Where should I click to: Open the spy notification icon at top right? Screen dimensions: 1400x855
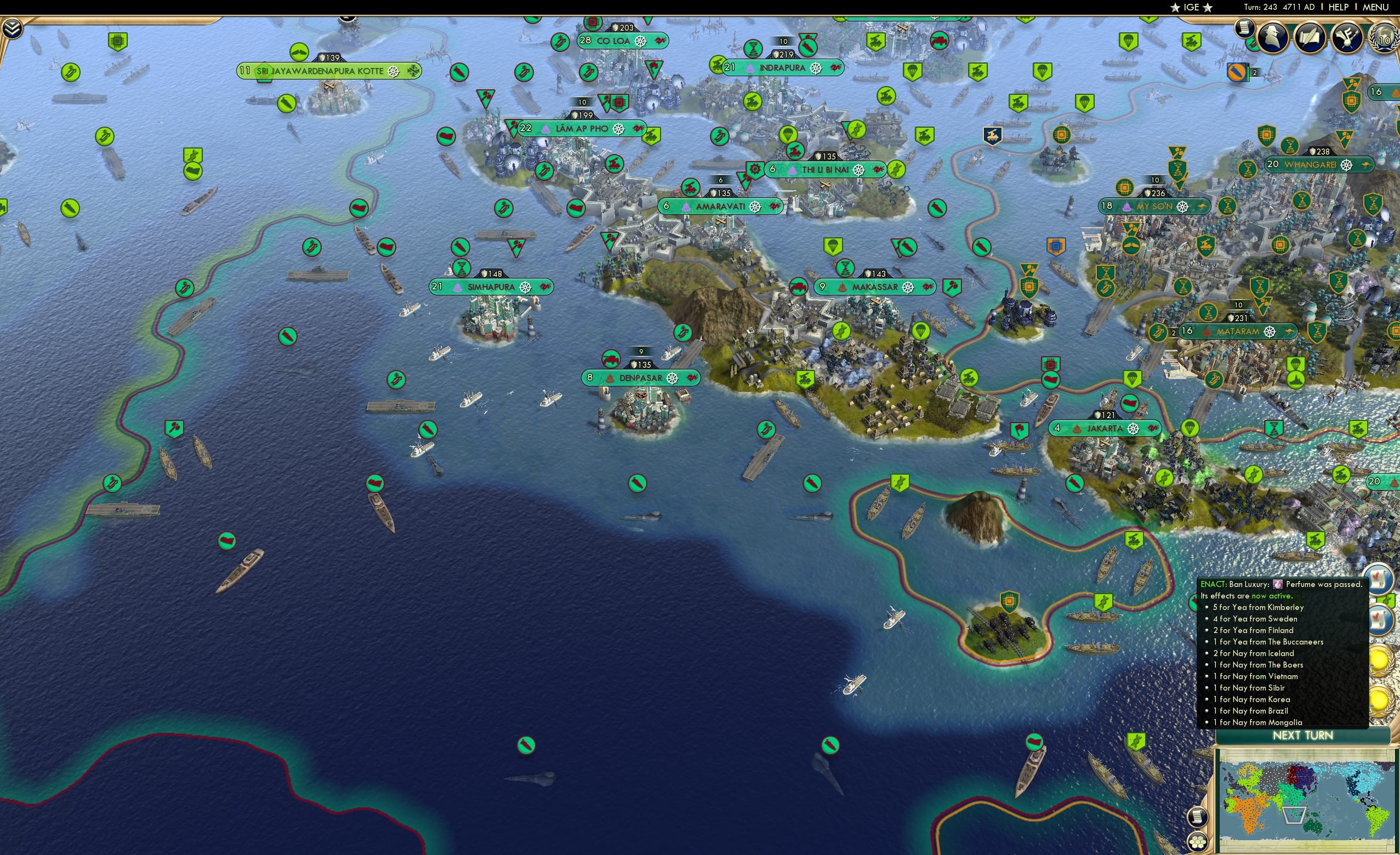[1273, 37]
